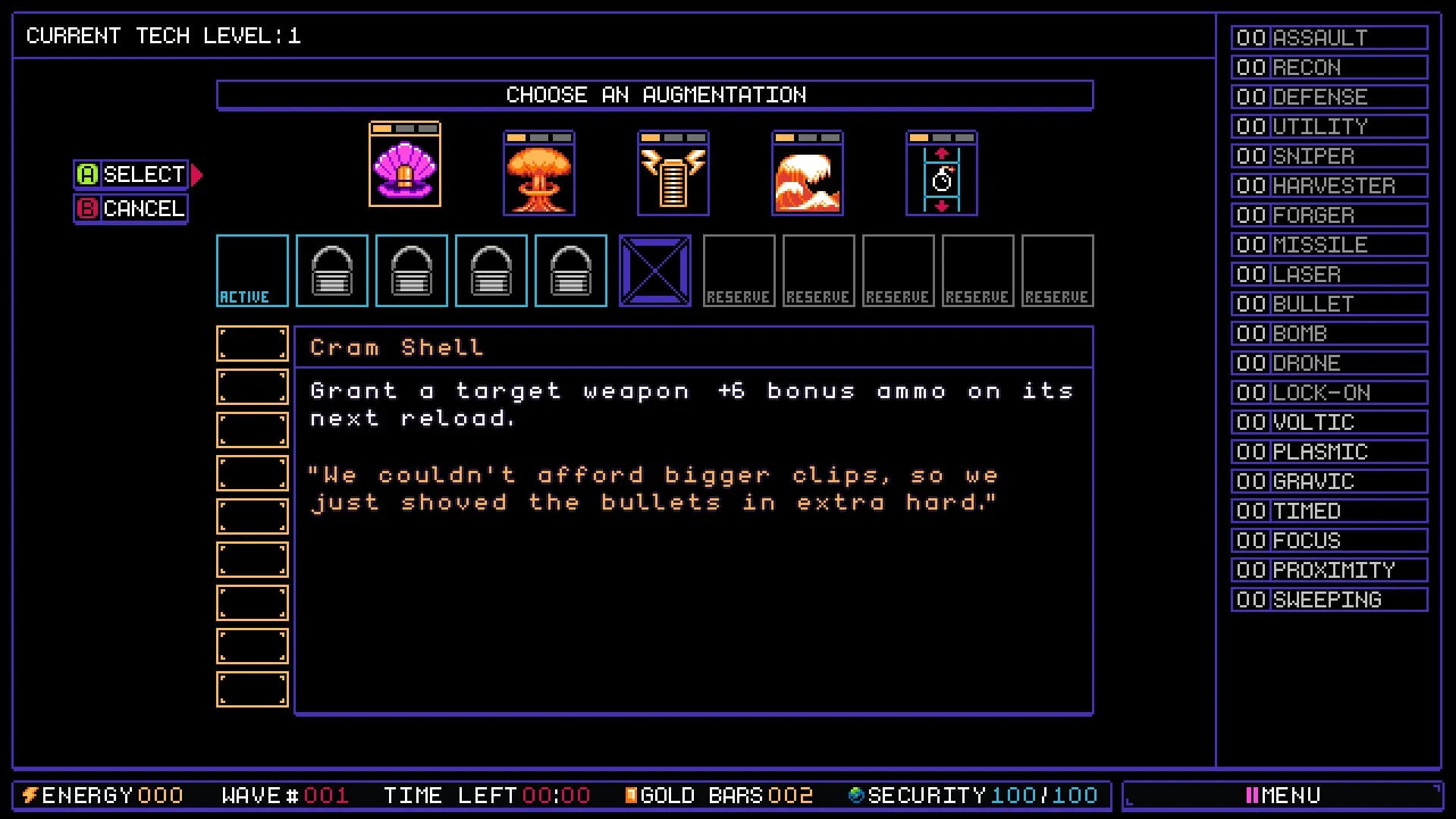Choose the SNIPER tag row

1329,156
